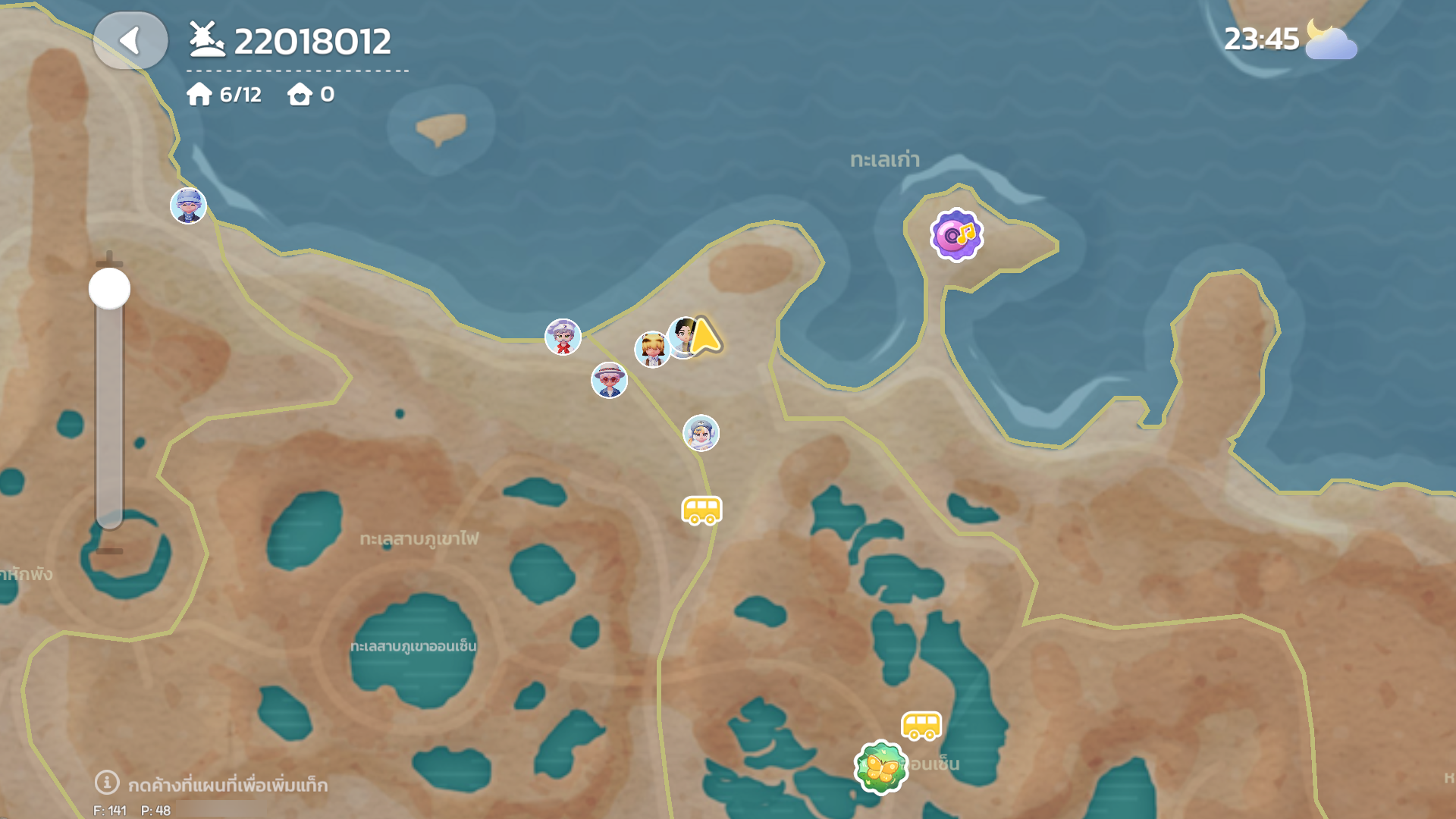Select the green butterfly map marker

pos(880,767)
